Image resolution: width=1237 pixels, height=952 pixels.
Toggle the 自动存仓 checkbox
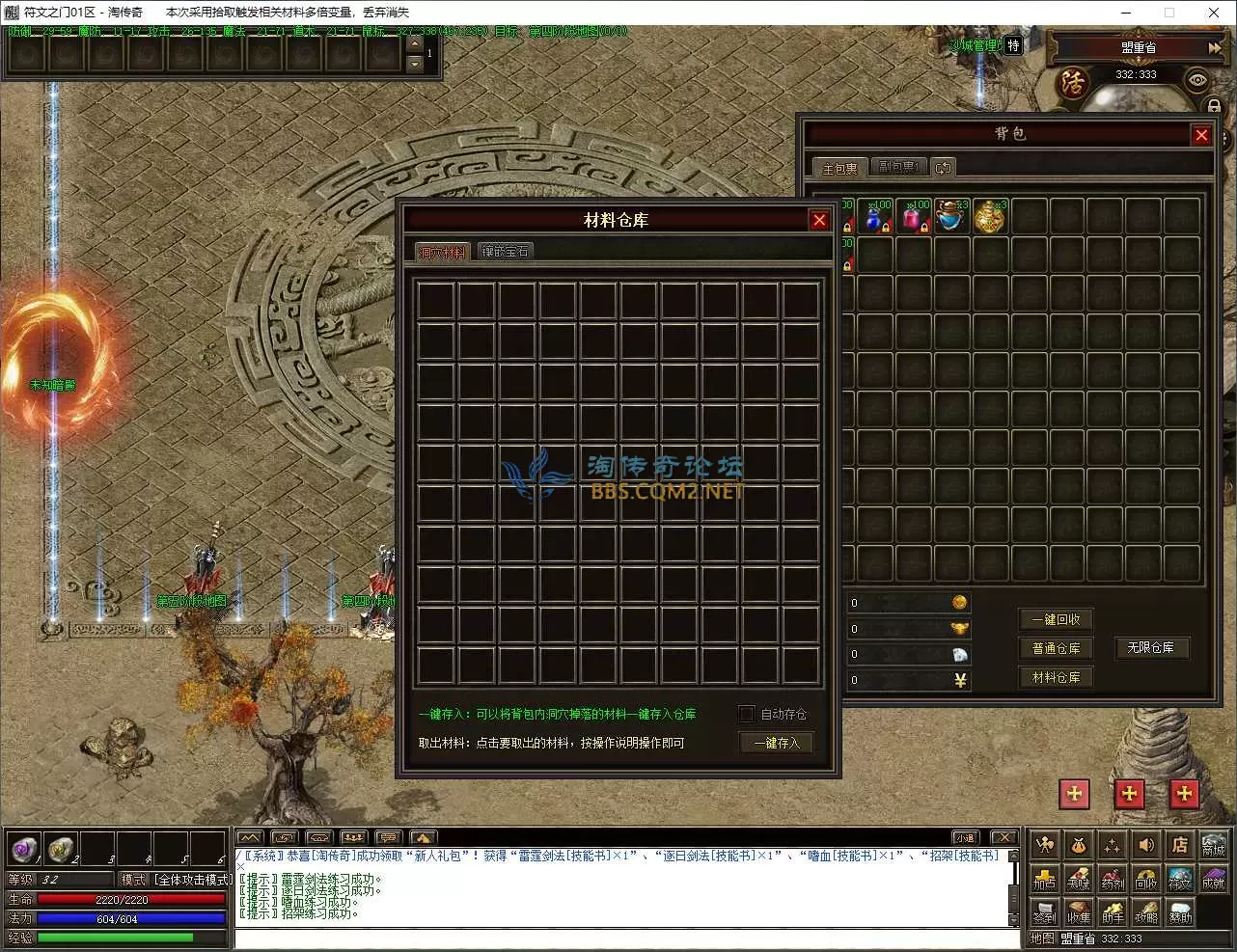pyautogui.click(x=746, y=714)
